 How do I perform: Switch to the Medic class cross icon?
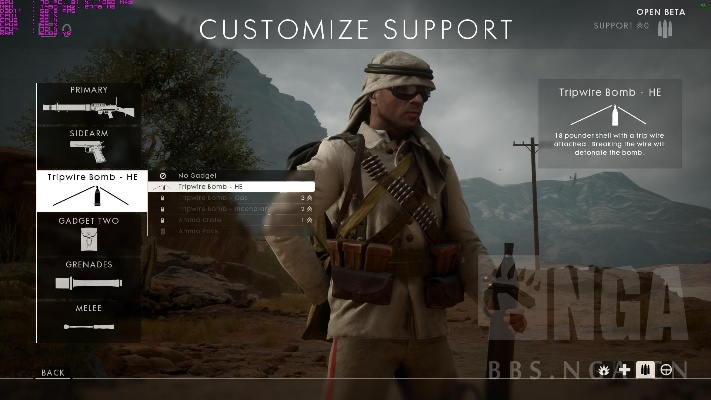pyautogui.click(x=625, y=370)
